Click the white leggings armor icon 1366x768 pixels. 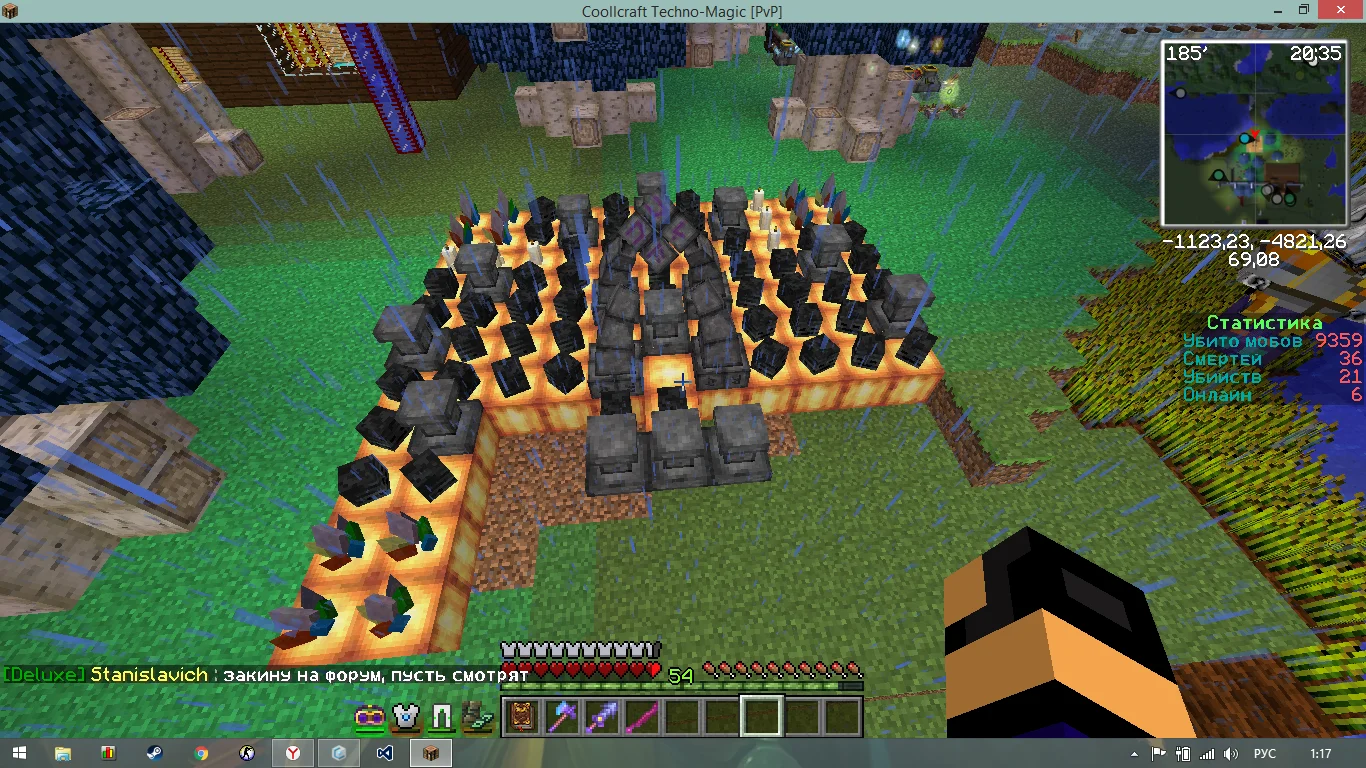(x=441, y=717)
